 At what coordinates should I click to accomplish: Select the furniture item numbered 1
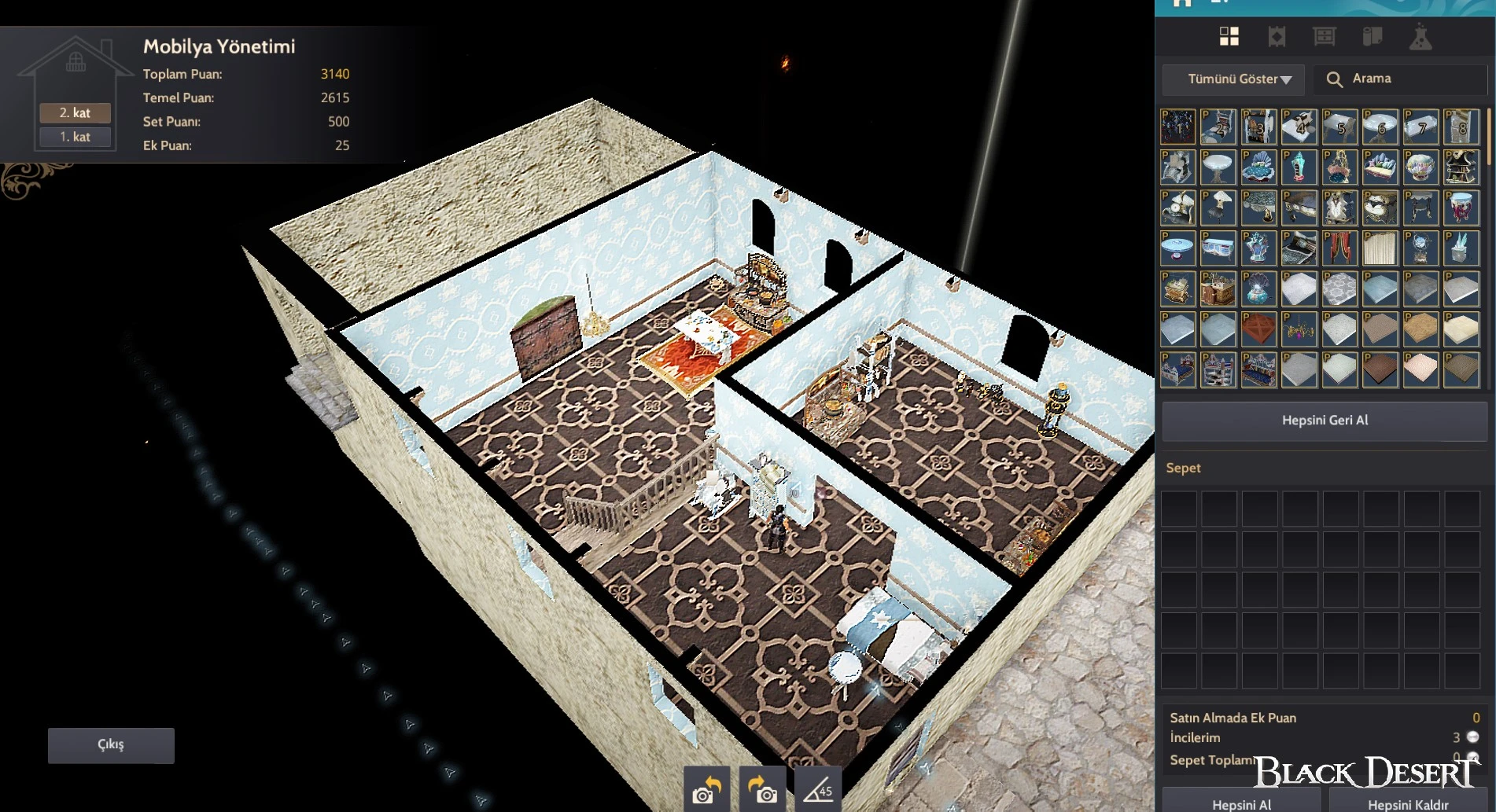point(1177,127)
